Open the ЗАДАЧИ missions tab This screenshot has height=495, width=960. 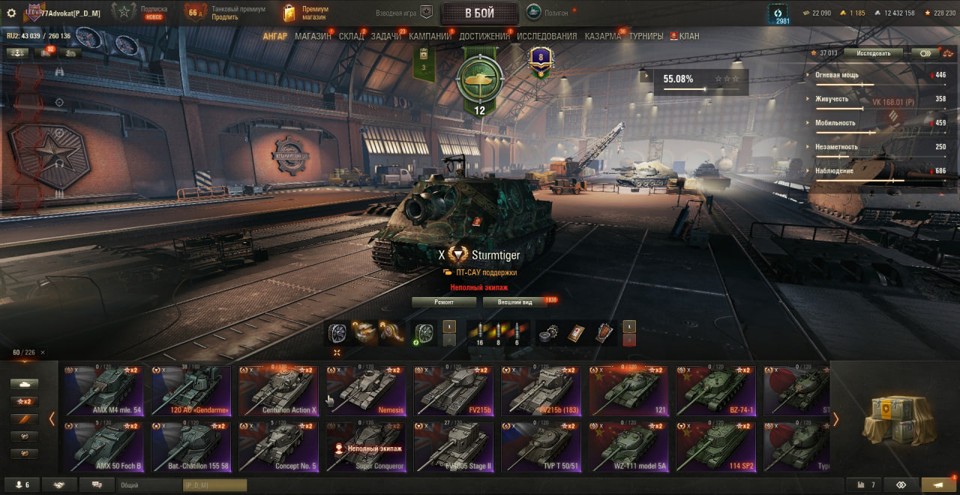point(387,36)
